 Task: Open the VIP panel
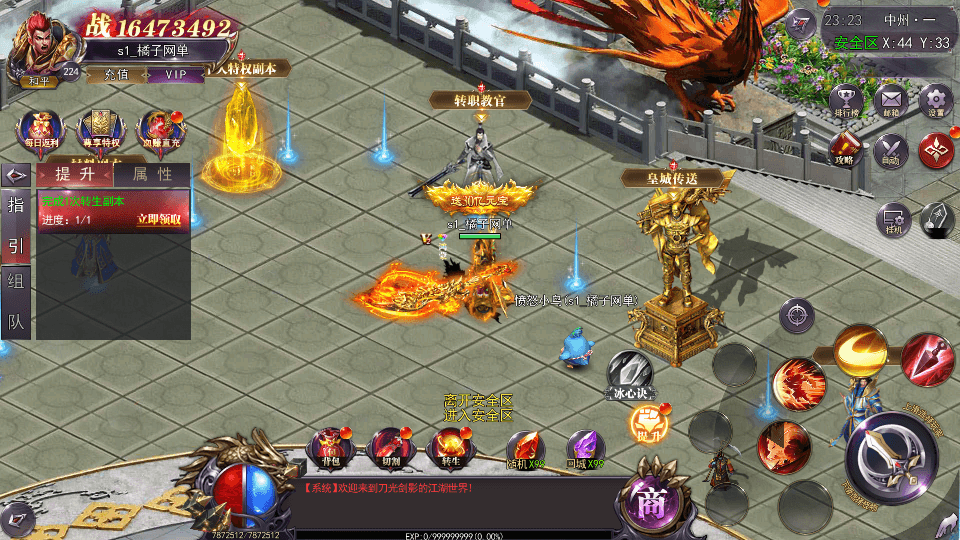(x=176, y=74)
